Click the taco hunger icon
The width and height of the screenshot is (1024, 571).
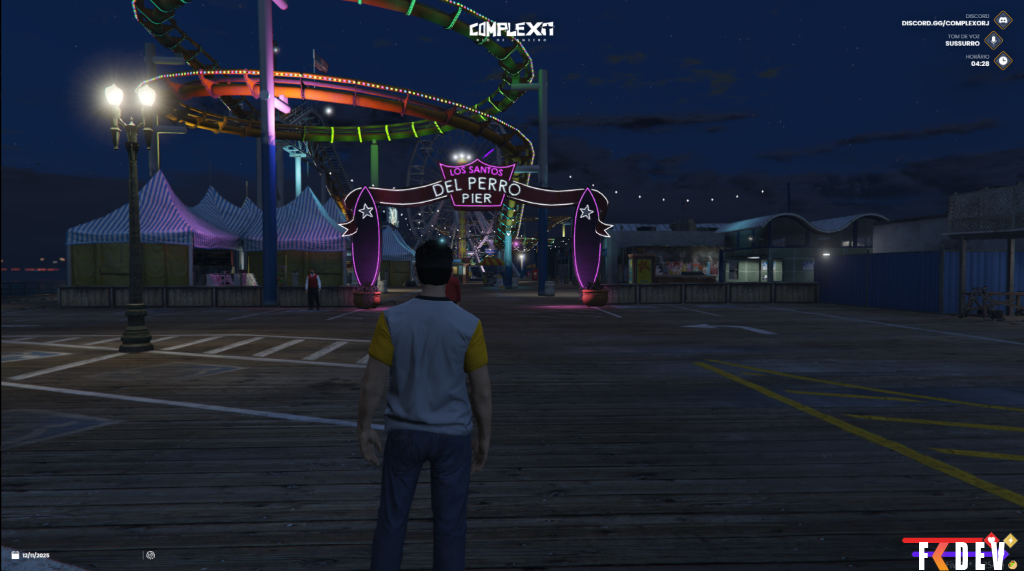click(x=1014, y=565)
